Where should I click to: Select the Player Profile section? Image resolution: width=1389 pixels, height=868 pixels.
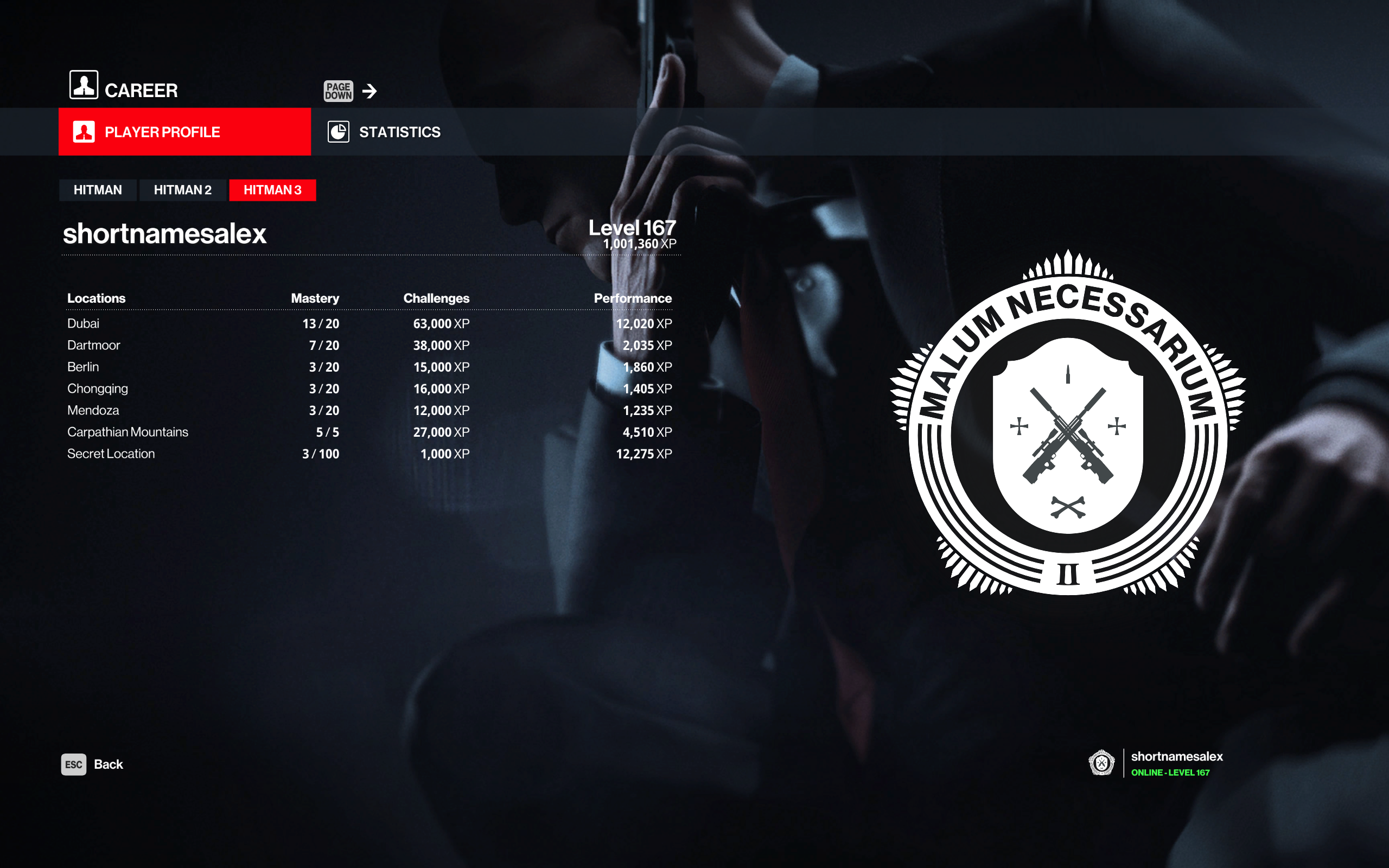[162, 131]
